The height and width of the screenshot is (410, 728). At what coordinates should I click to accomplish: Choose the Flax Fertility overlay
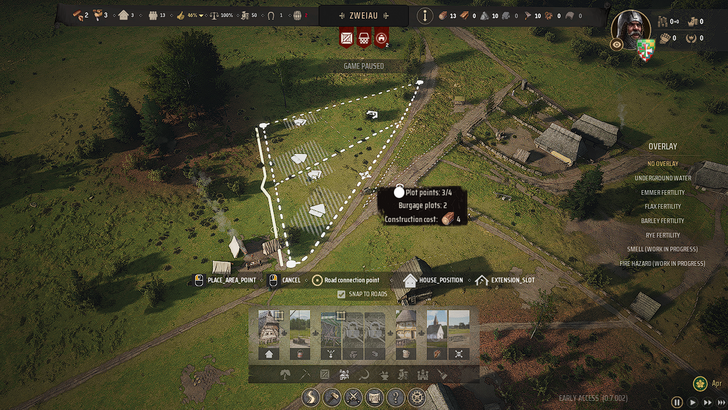(x=662, y=206)
